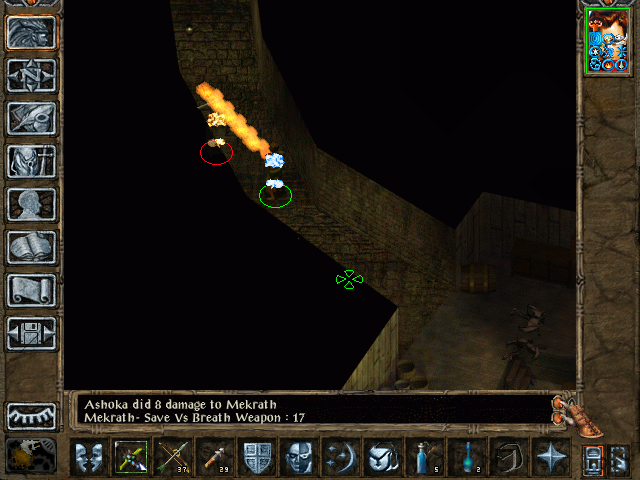This screenshot has height=480, width=640.
Task: Select the character portrait of Ashoka
Action: (x=608, y=40)
